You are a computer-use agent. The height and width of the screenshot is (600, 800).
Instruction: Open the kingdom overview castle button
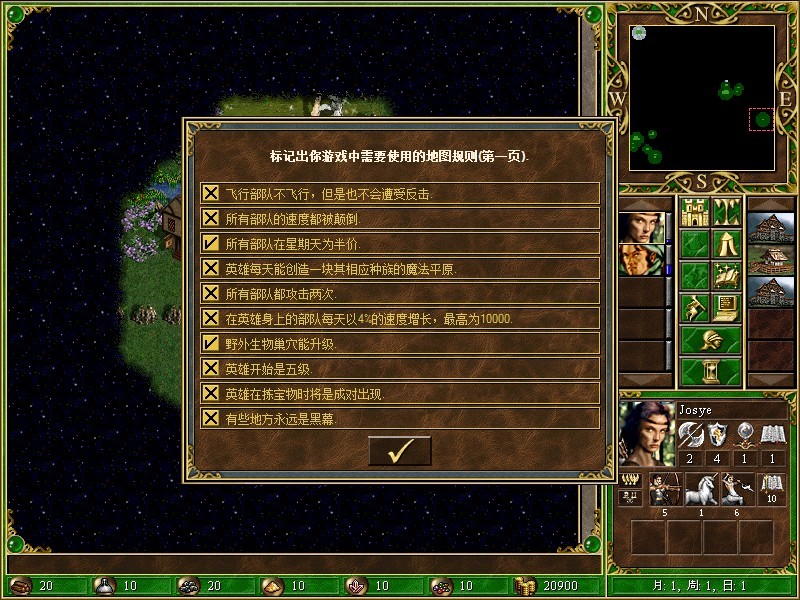[x=694, y=212]
